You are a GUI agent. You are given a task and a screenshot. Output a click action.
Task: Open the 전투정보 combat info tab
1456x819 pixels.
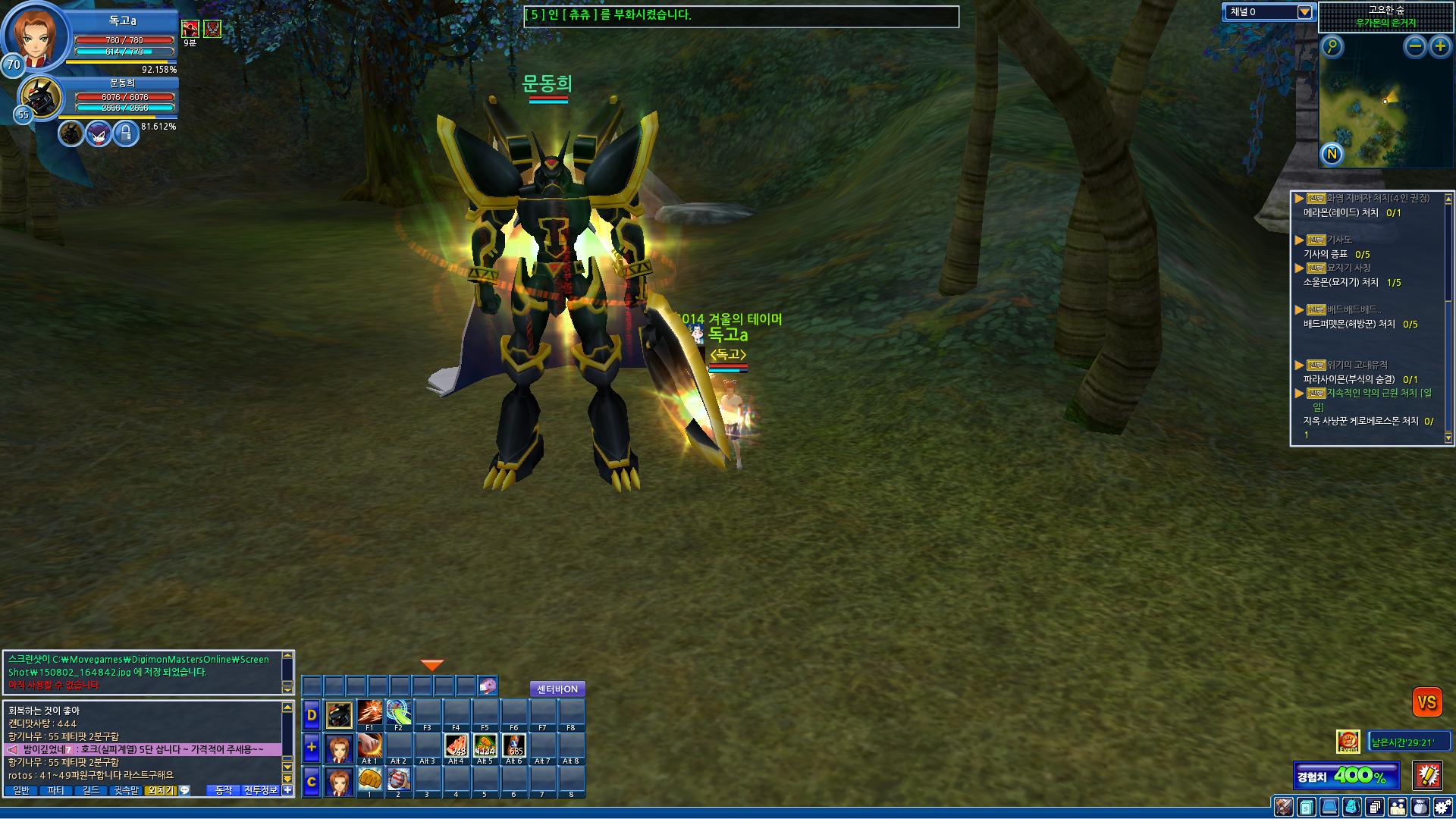click(x=260, y=790)
